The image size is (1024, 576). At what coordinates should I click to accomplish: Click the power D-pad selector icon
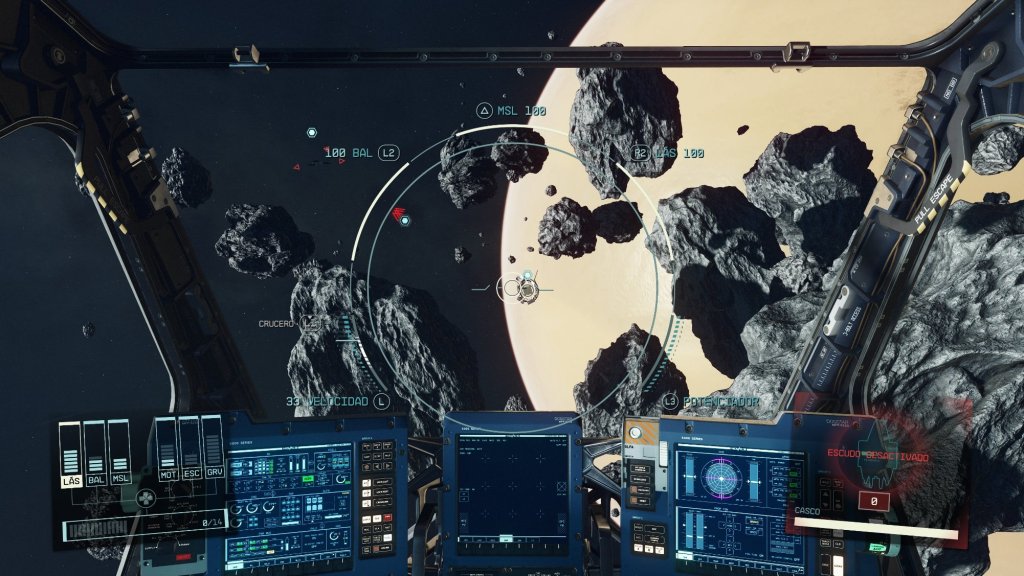pyautogui.click(x=146, y=497)
